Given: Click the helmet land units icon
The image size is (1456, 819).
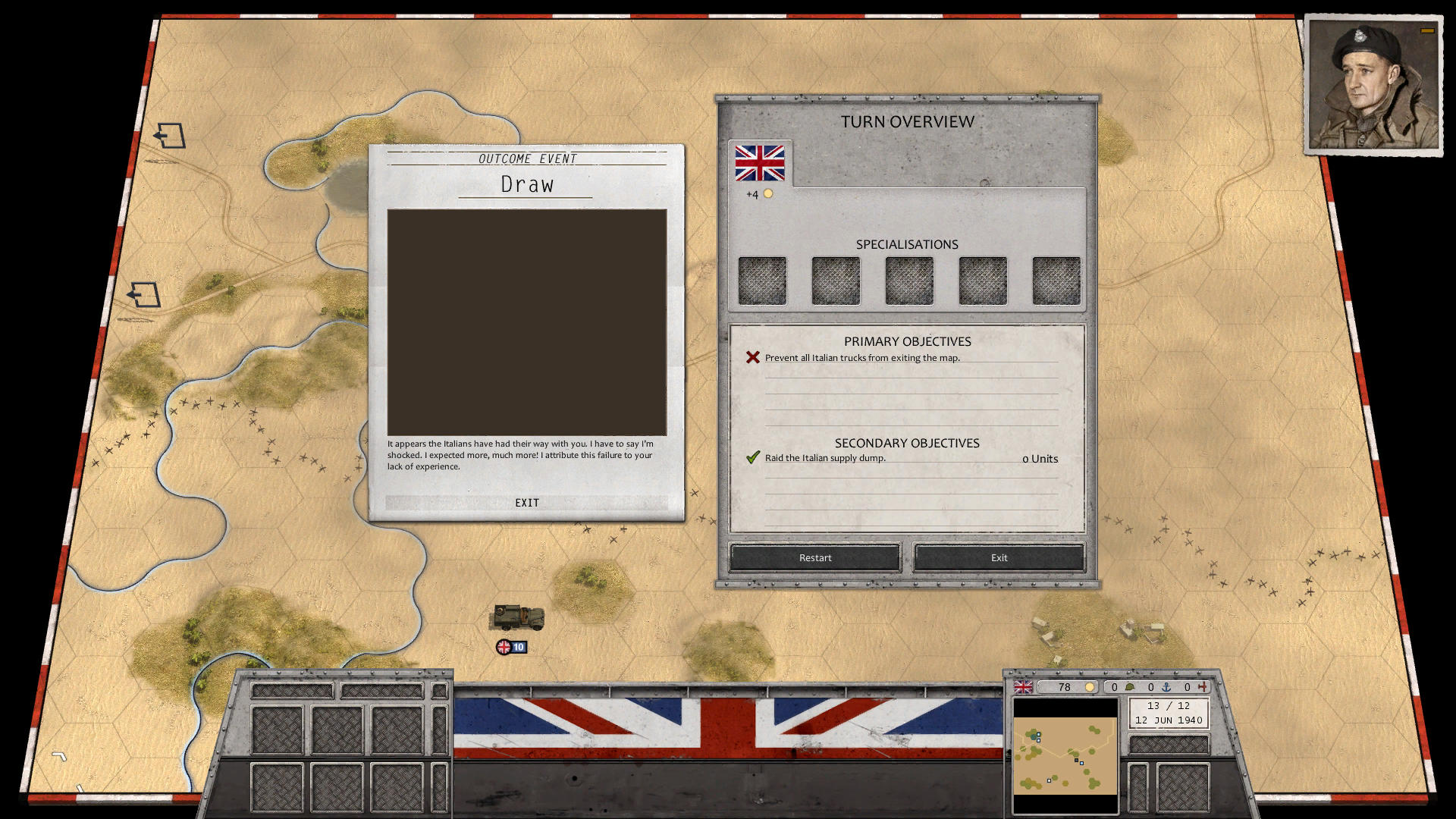Looking at the screenshot, I should tap(1130, 687).
